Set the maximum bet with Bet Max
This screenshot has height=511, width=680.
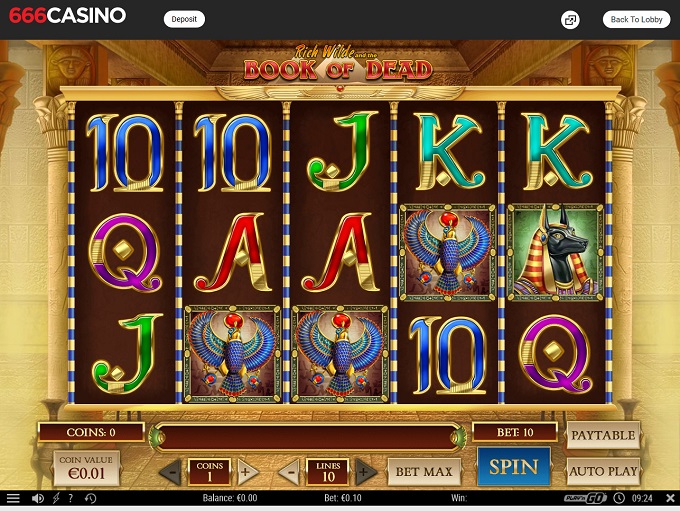424,471
